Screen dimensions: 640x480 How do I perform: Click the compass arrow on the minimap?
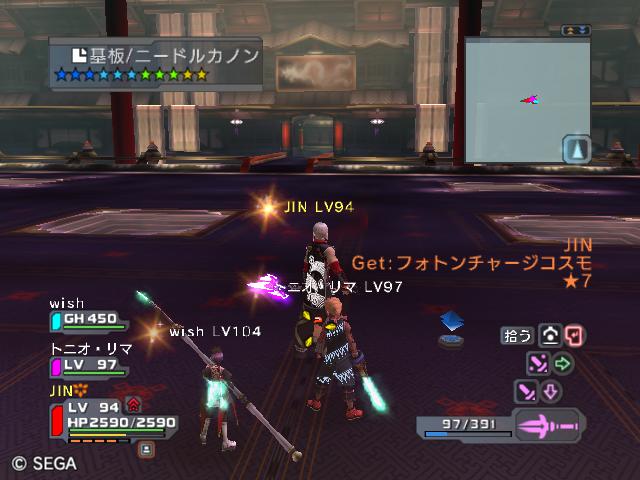tap(577, 150)
